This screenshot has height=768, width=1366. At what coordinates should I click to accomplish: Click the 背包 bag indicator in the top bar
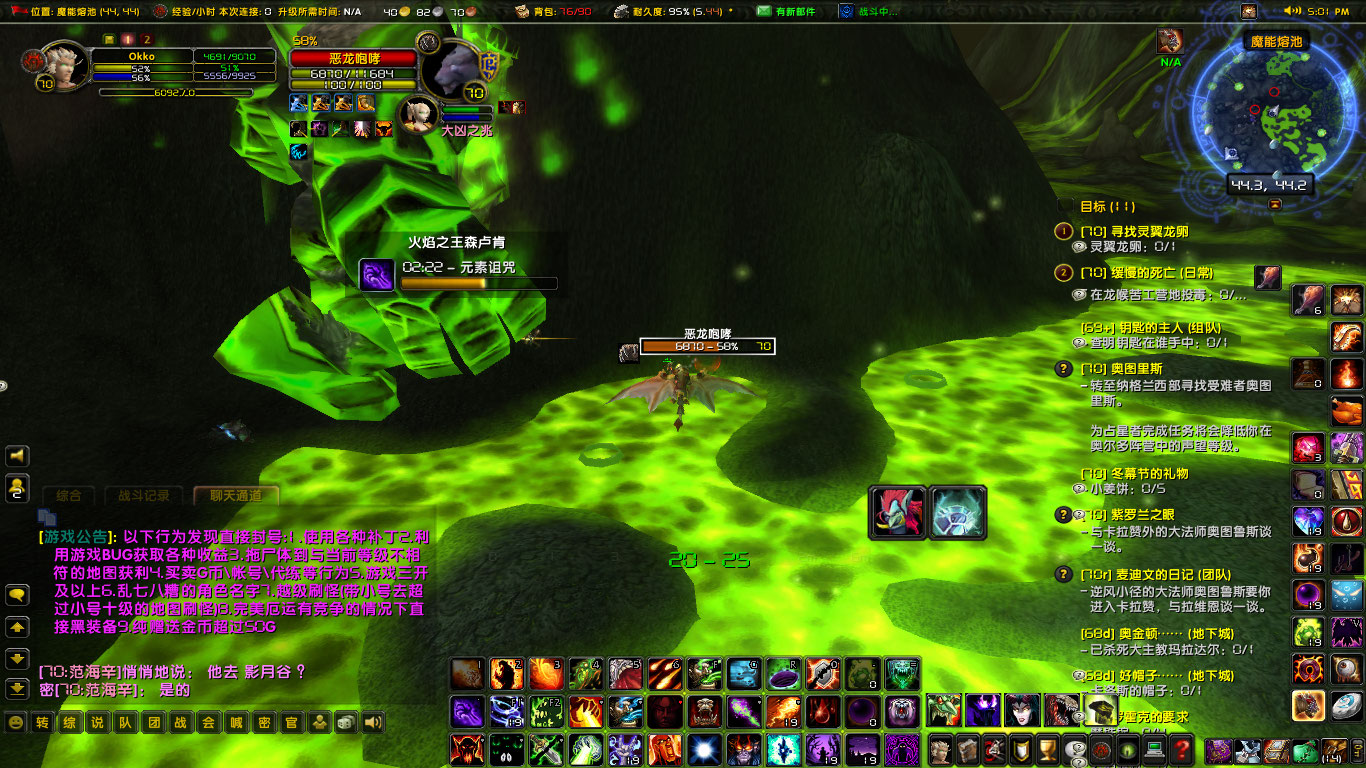tap(522, 12)
